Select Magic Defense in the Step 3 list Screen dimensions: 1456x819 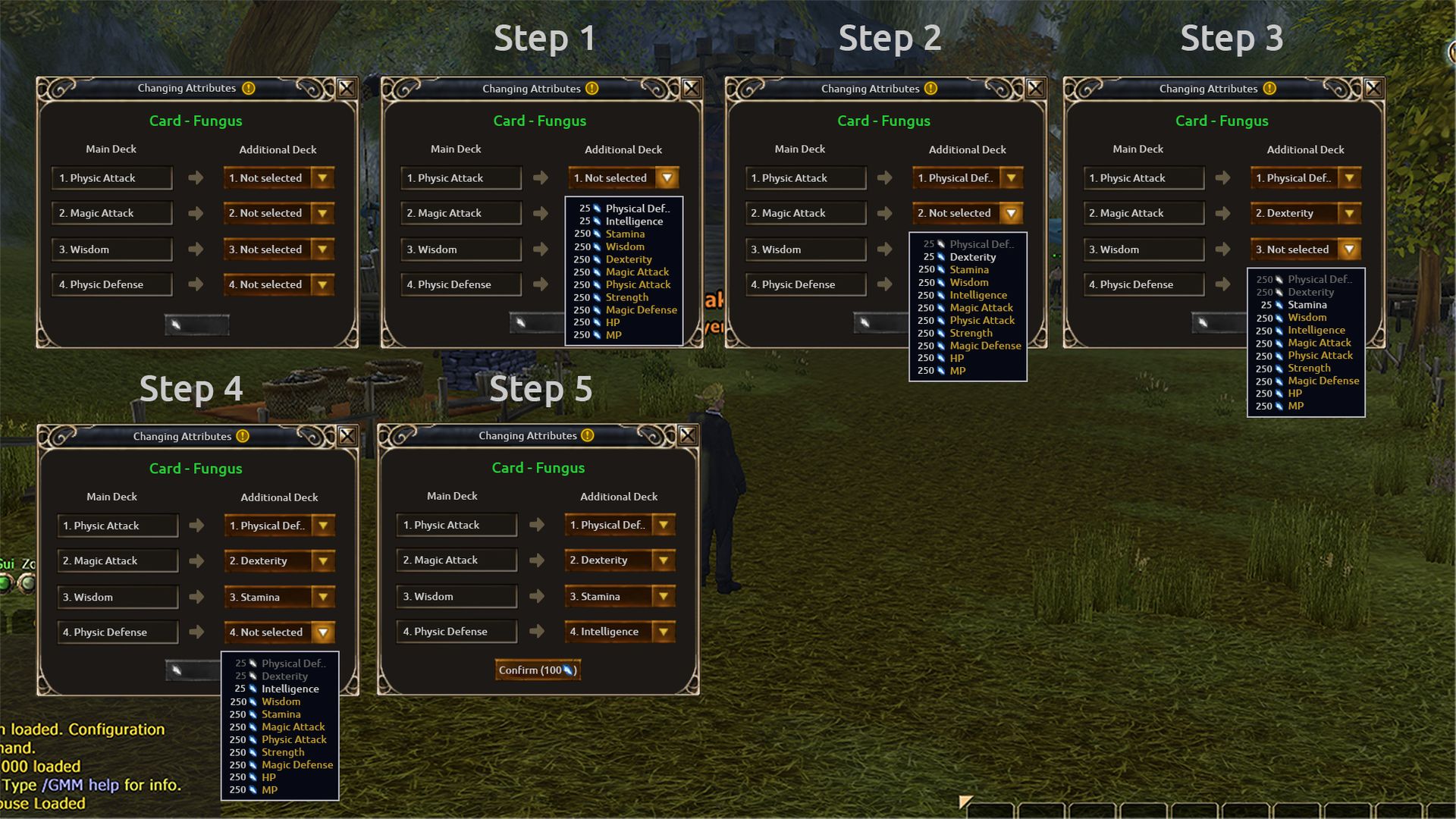tap(1323, 381)
